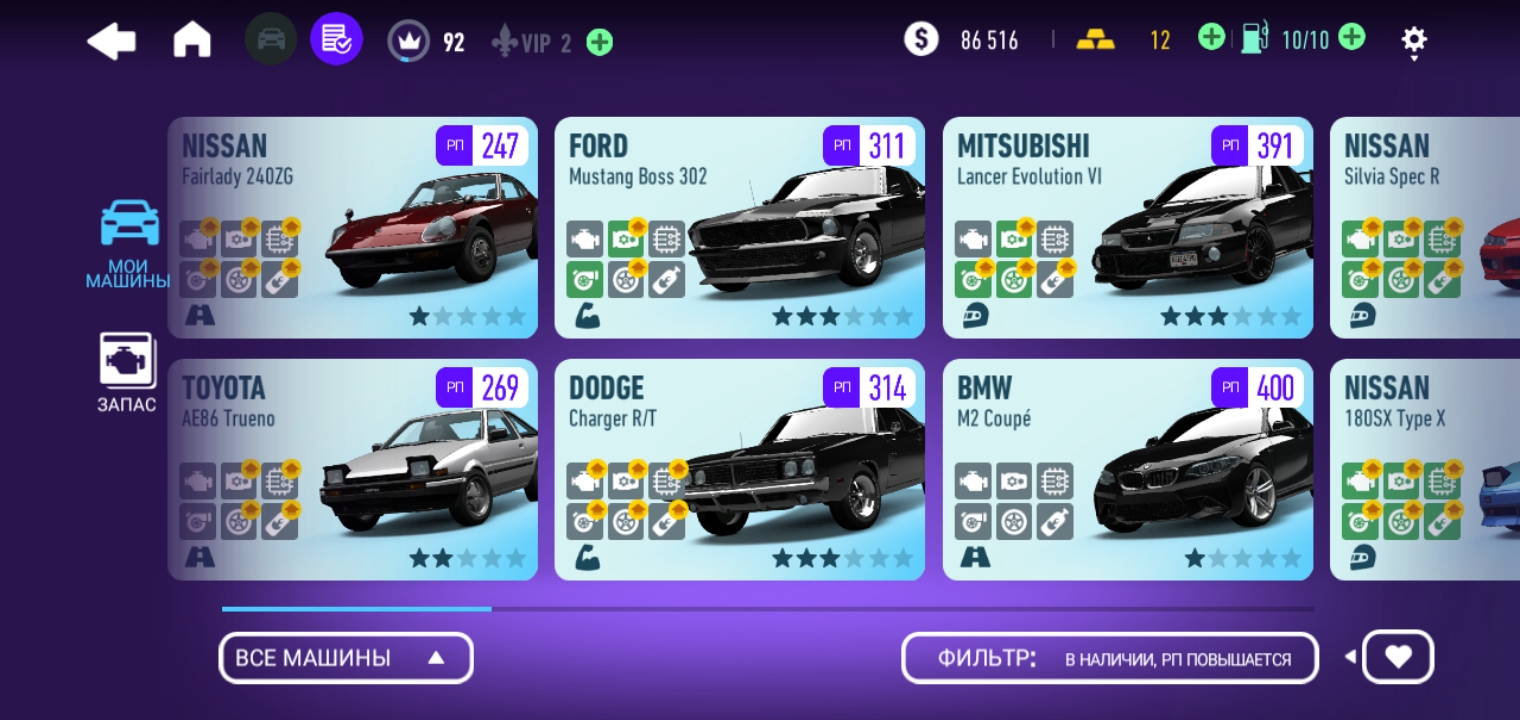Open the ВСЕ МАШИНЫ dropdown
This screenshot has width=1520, height=720.
[345, 658]
